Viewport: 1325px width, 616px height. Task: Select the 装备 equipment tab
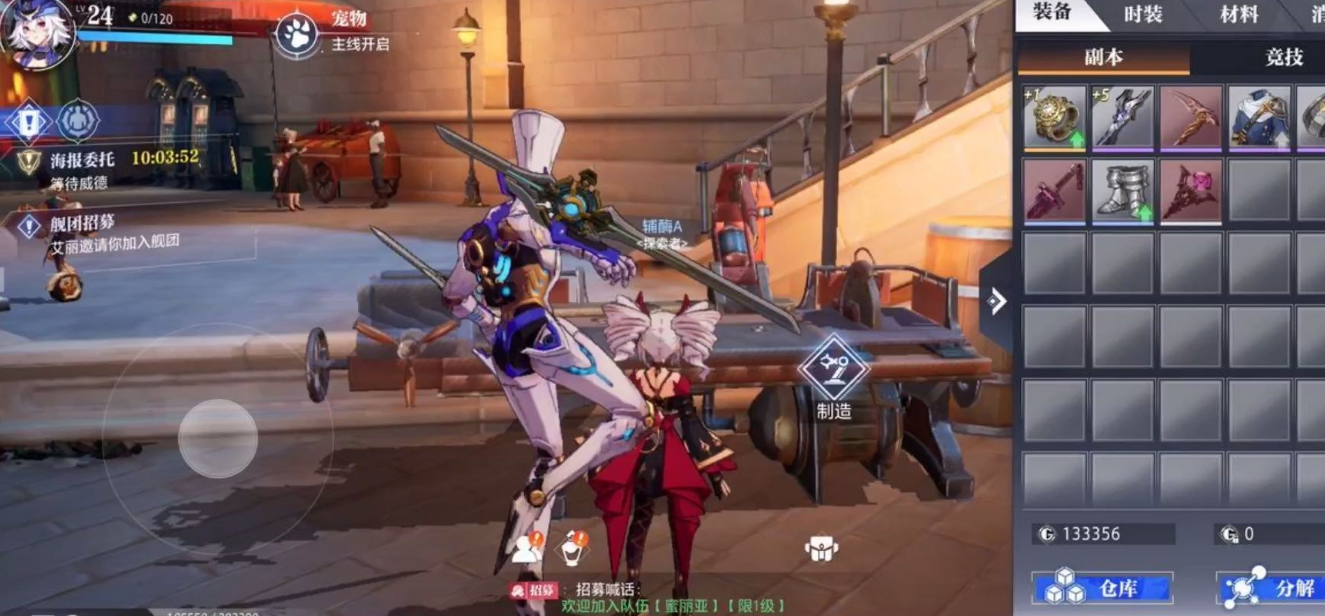coord(1053,14)
